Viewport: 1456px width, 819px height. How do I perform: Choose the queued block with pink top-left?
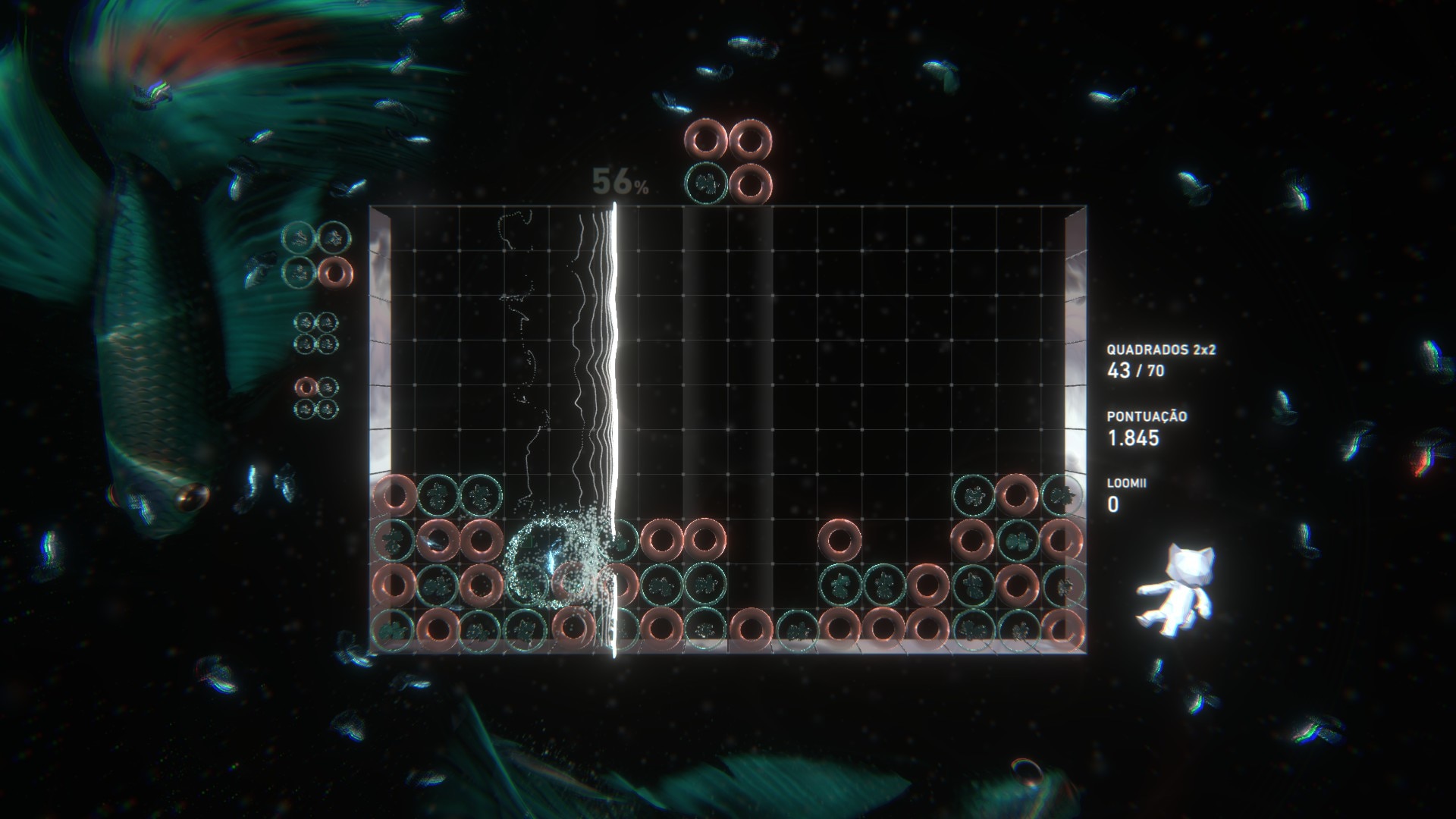point(316,397)
